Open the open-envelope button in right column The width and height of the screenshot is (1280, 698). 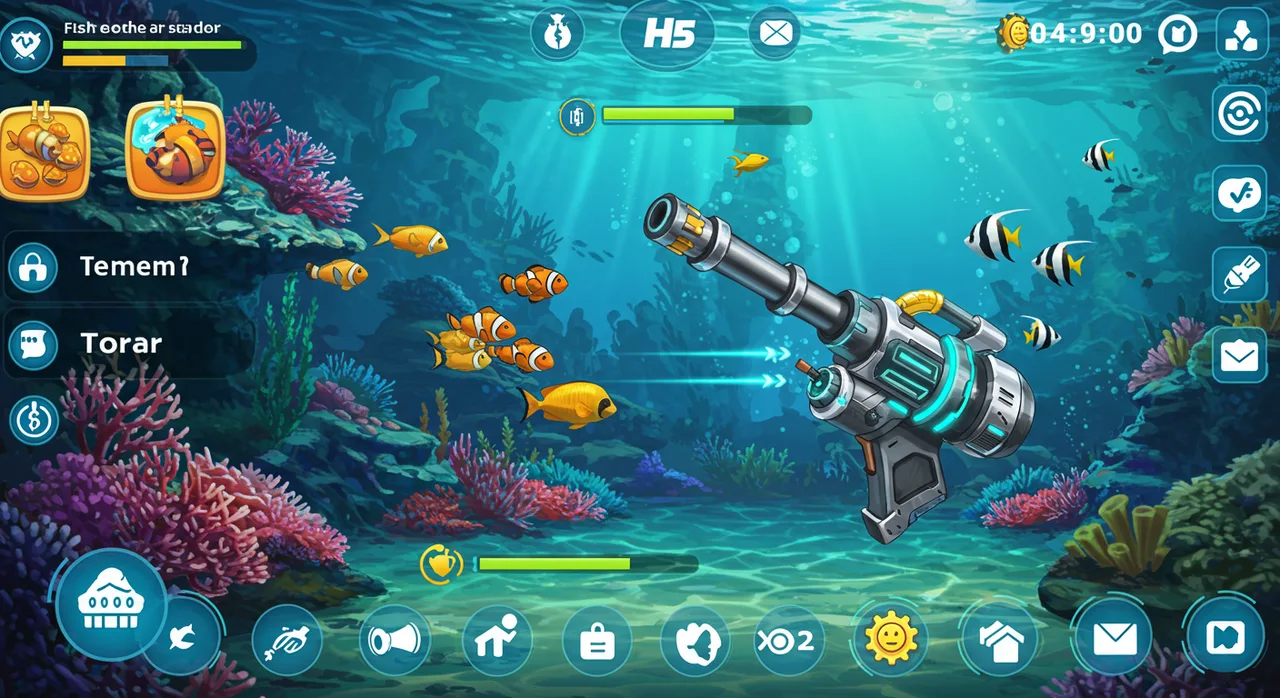pyautogui.click(x=1240, y=355)
